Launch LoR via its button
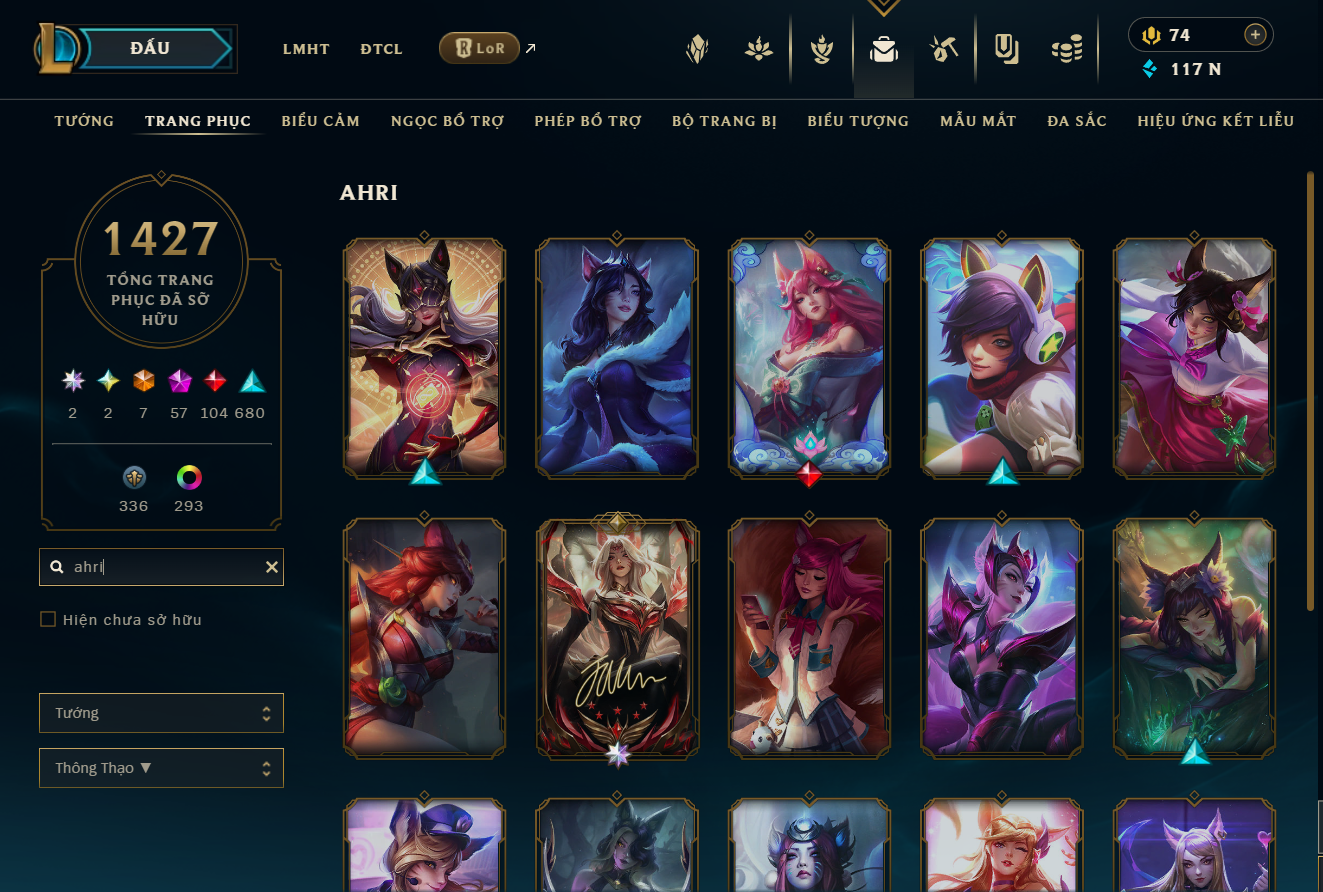 pyautogui.click(x=479, y=48)
